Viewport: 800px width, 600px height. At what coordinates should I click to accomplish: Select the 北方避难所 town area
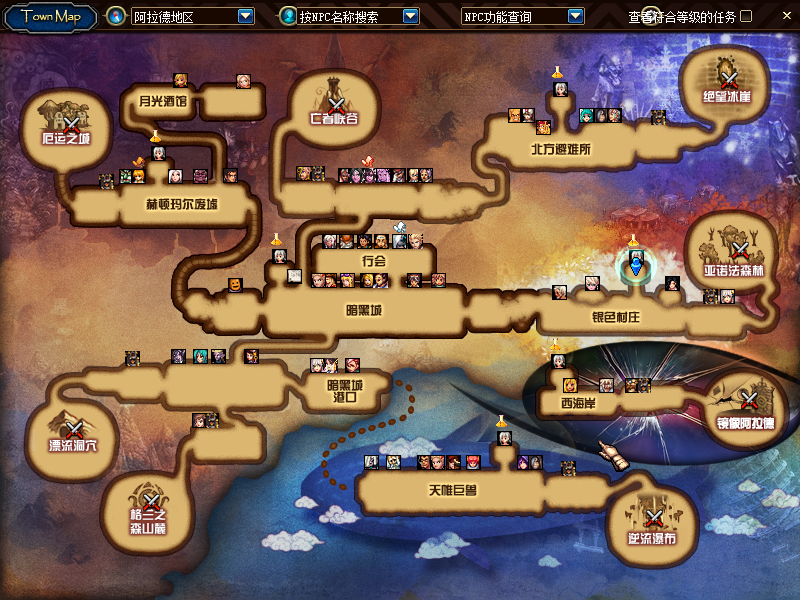[562, 150]
